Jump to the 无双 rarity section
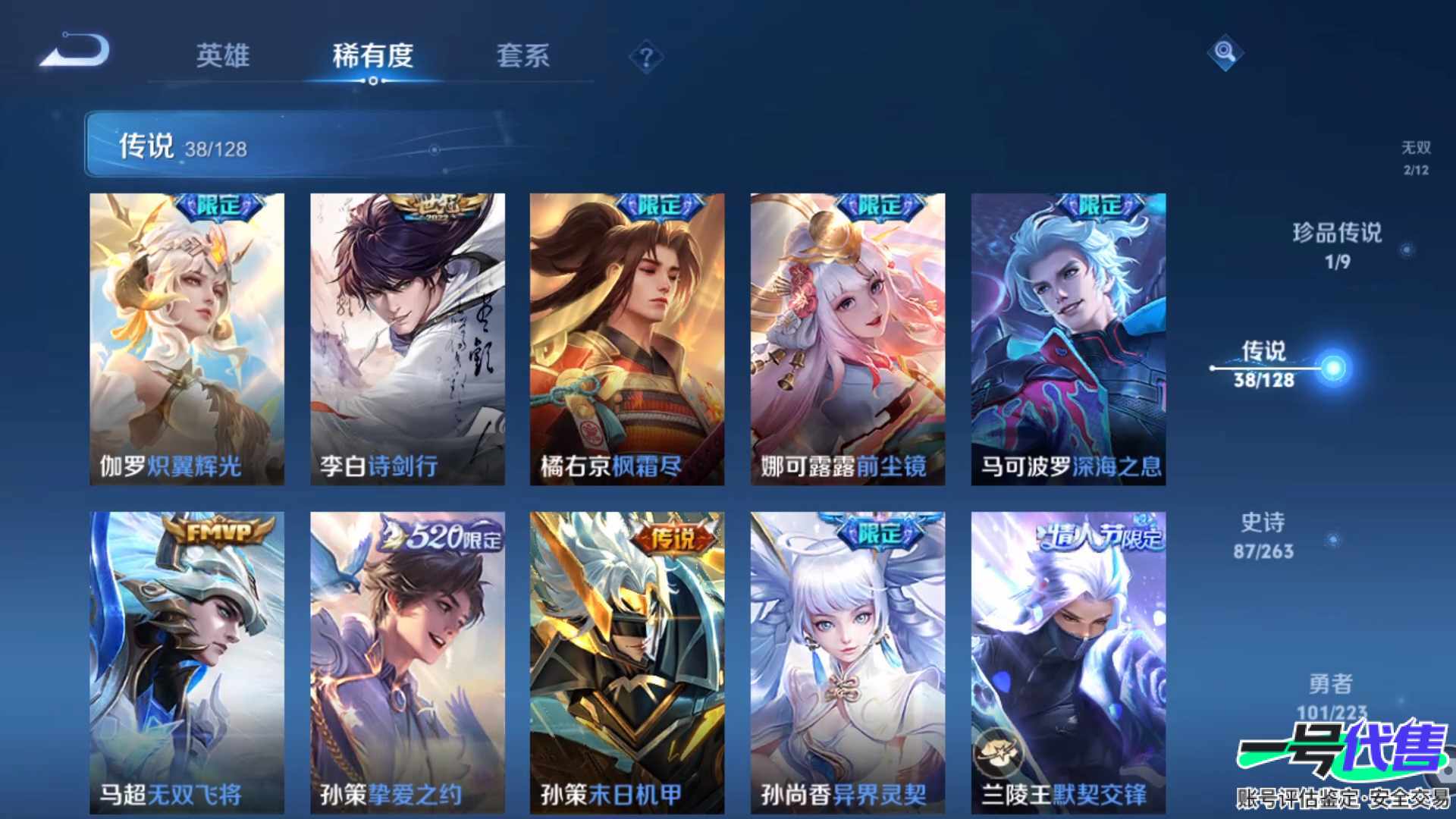This screenshot has height=819, width=1456. (x=1415, y=157)
